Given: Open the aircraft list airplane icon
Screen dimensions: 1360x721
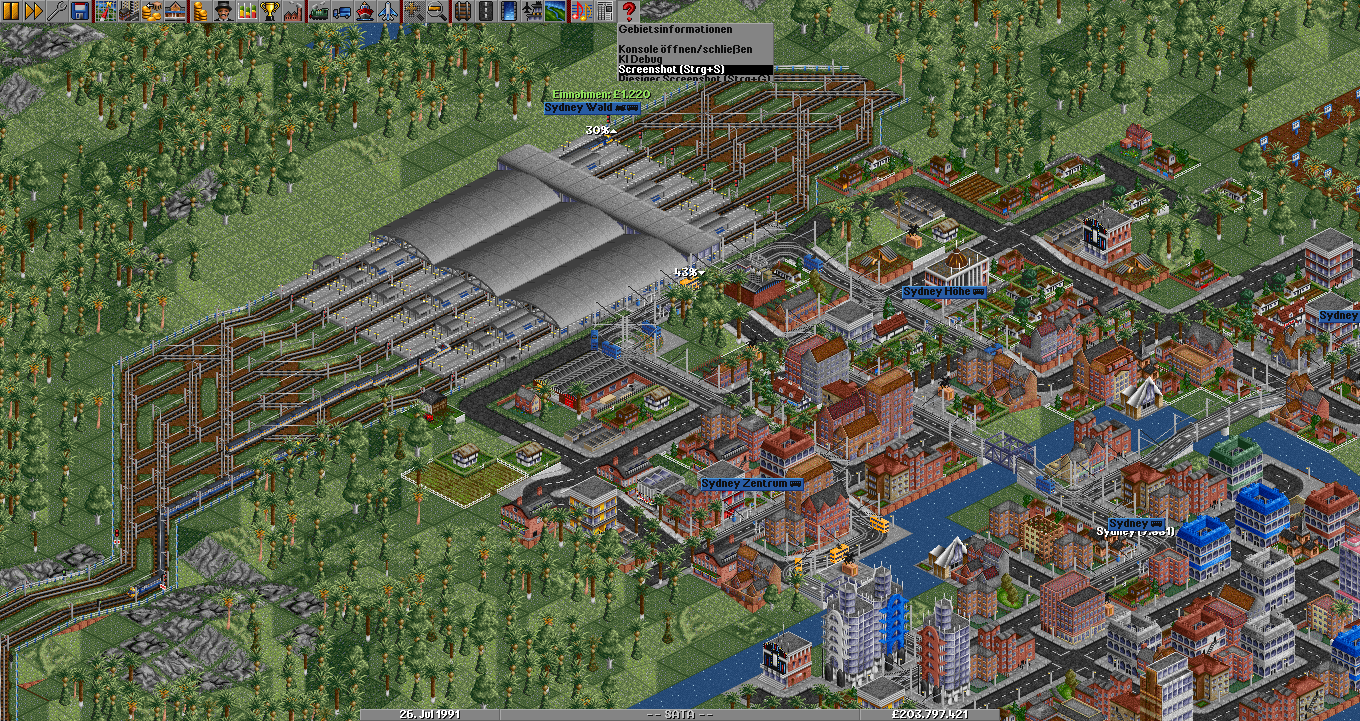Looking at the screenshot, I should pos(387,11).
